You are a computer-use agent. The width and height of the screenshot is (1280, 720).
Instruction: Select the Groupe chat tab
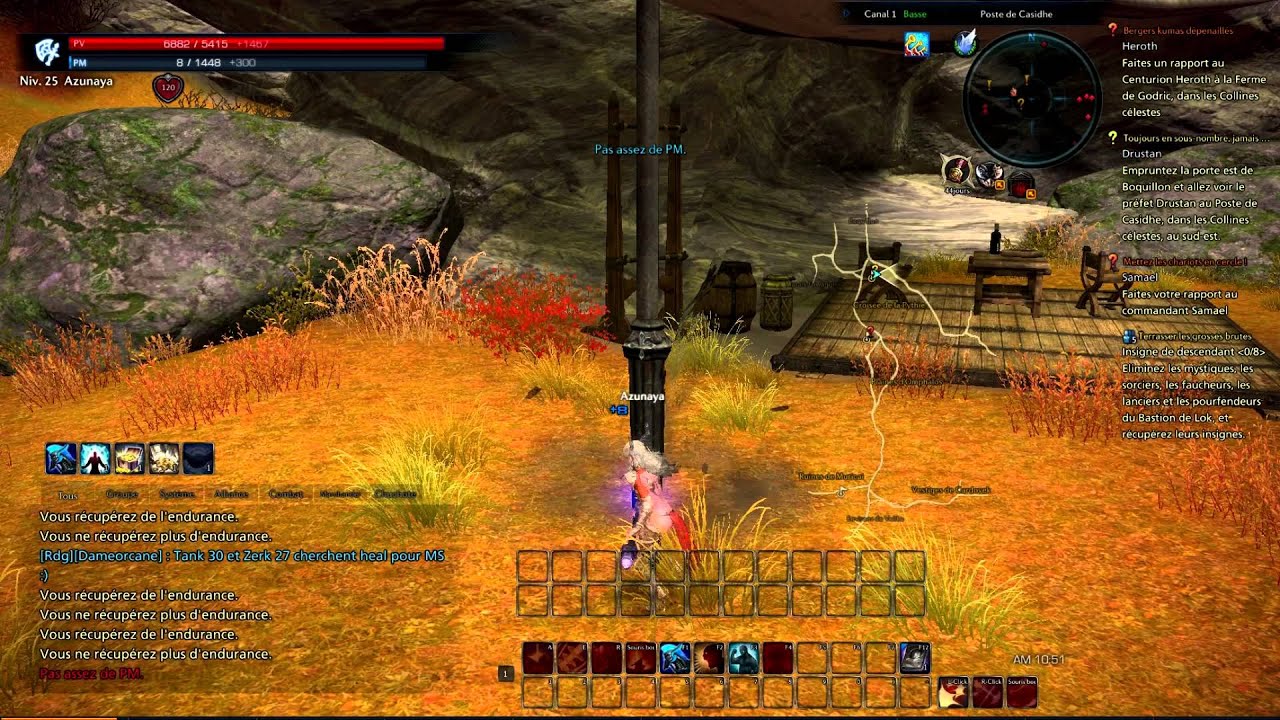point(122,494)
